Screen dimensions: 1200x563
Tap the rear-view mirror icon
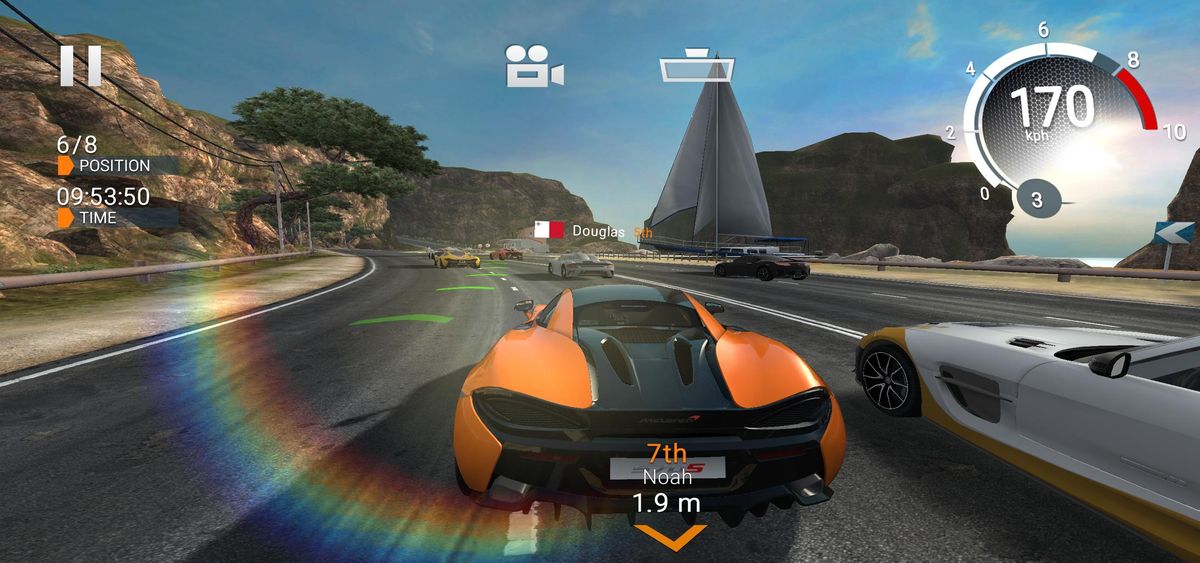[x=697, y=66]
